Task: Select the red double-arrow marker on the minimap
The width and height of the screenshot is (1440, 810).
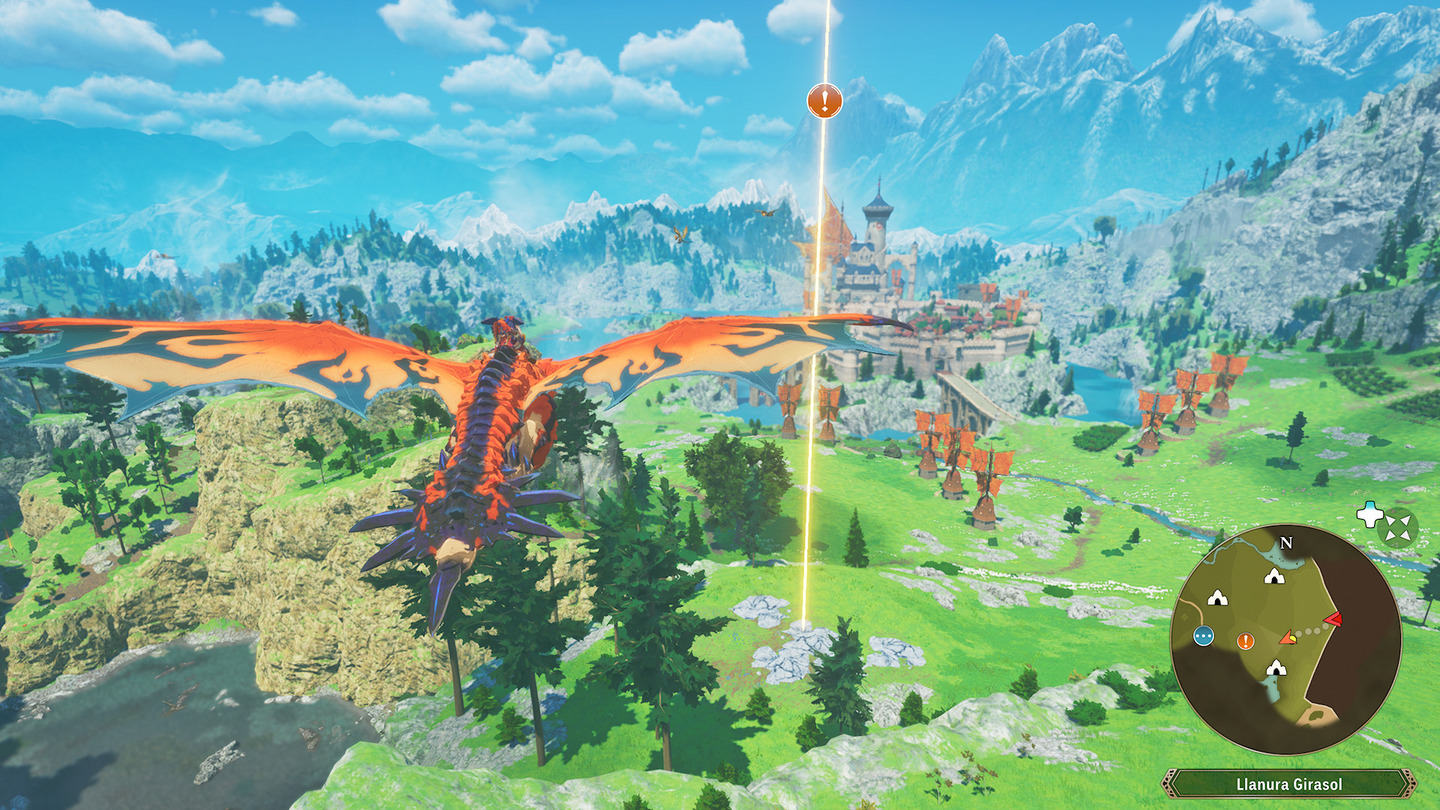Action: coord(1332,620)
